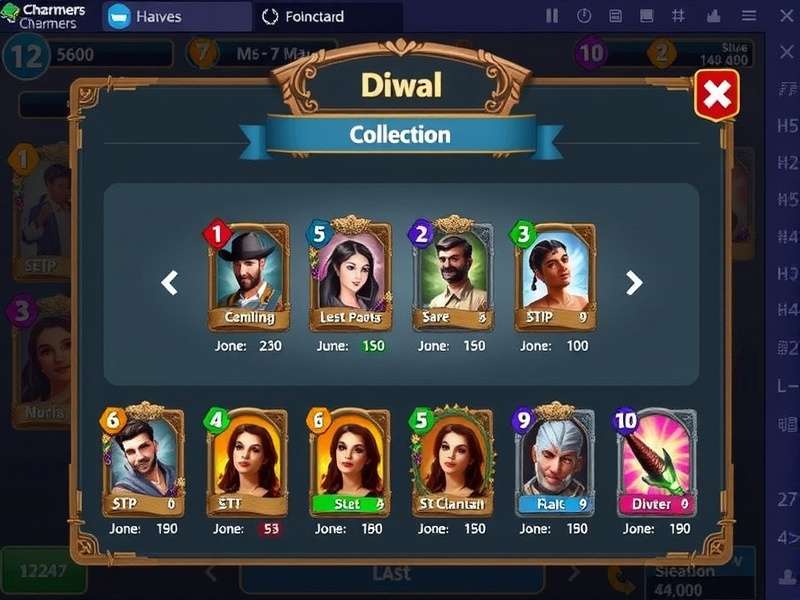Choose the level 4 STT woman card

tap(246, 462)
